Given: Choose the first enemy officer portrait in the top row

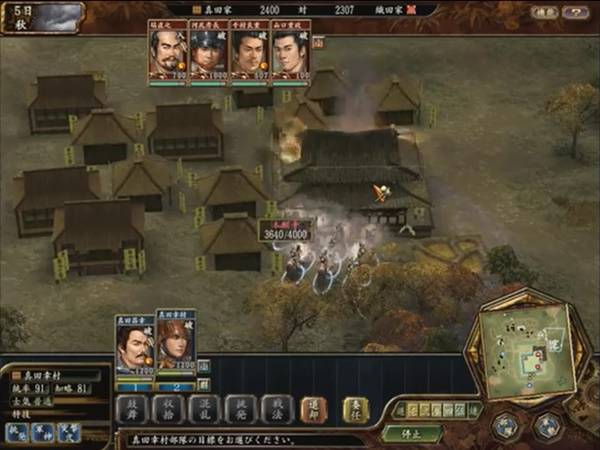Looking at the screenshot, I should click(x=168, y=53).
